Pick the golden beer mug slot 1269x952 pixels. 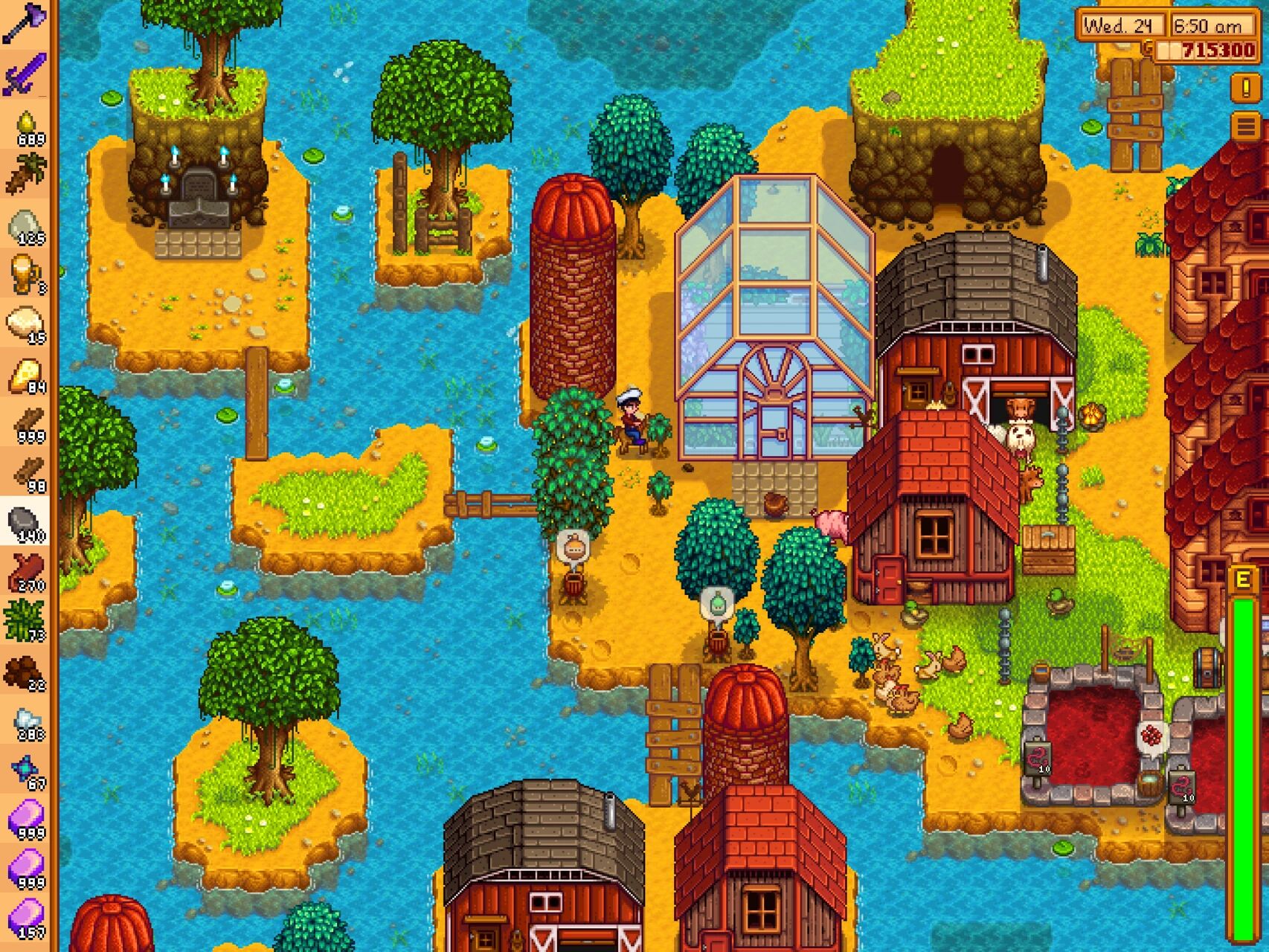pyautogui.click(x=25, y=274)
